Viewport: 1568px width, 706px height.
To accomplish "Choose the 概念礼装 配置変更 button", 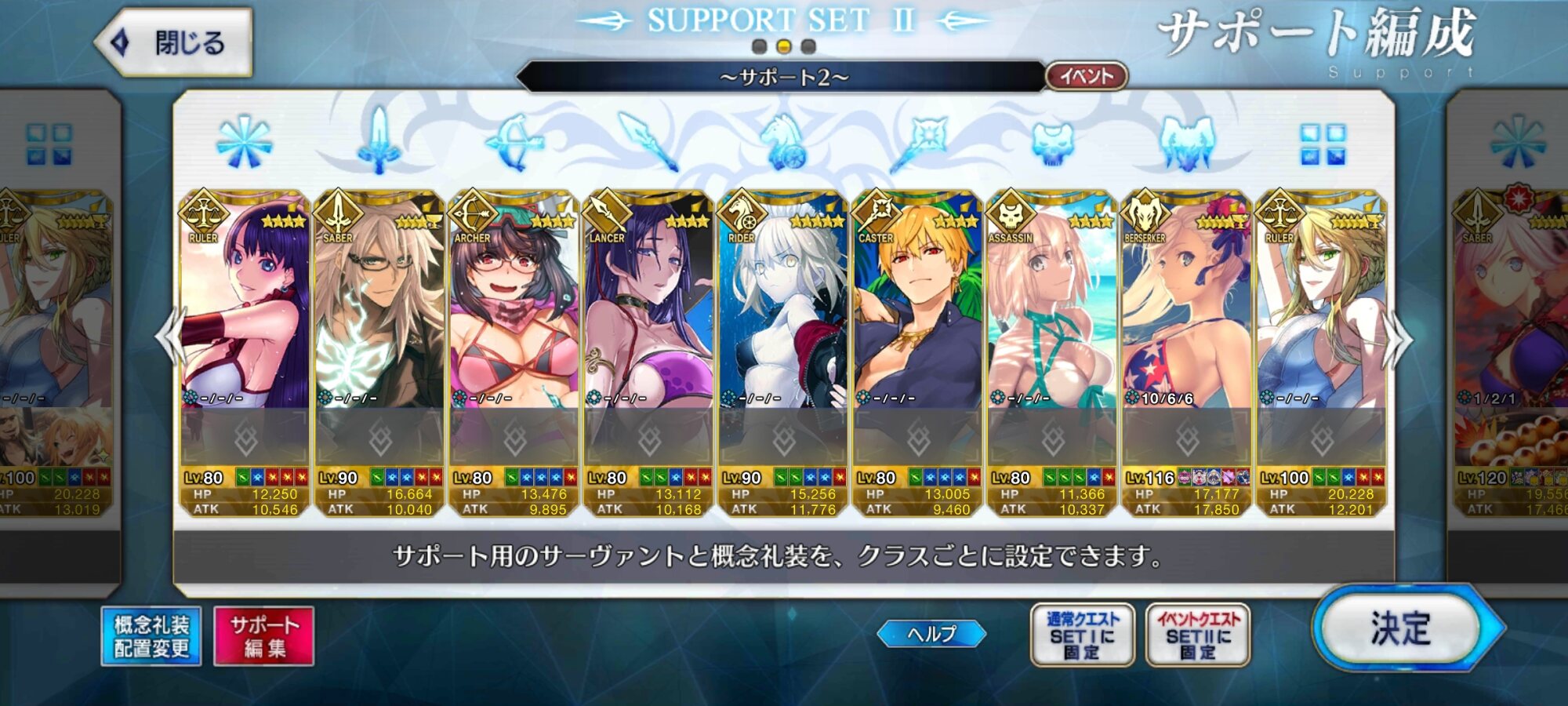I will 151,636.
